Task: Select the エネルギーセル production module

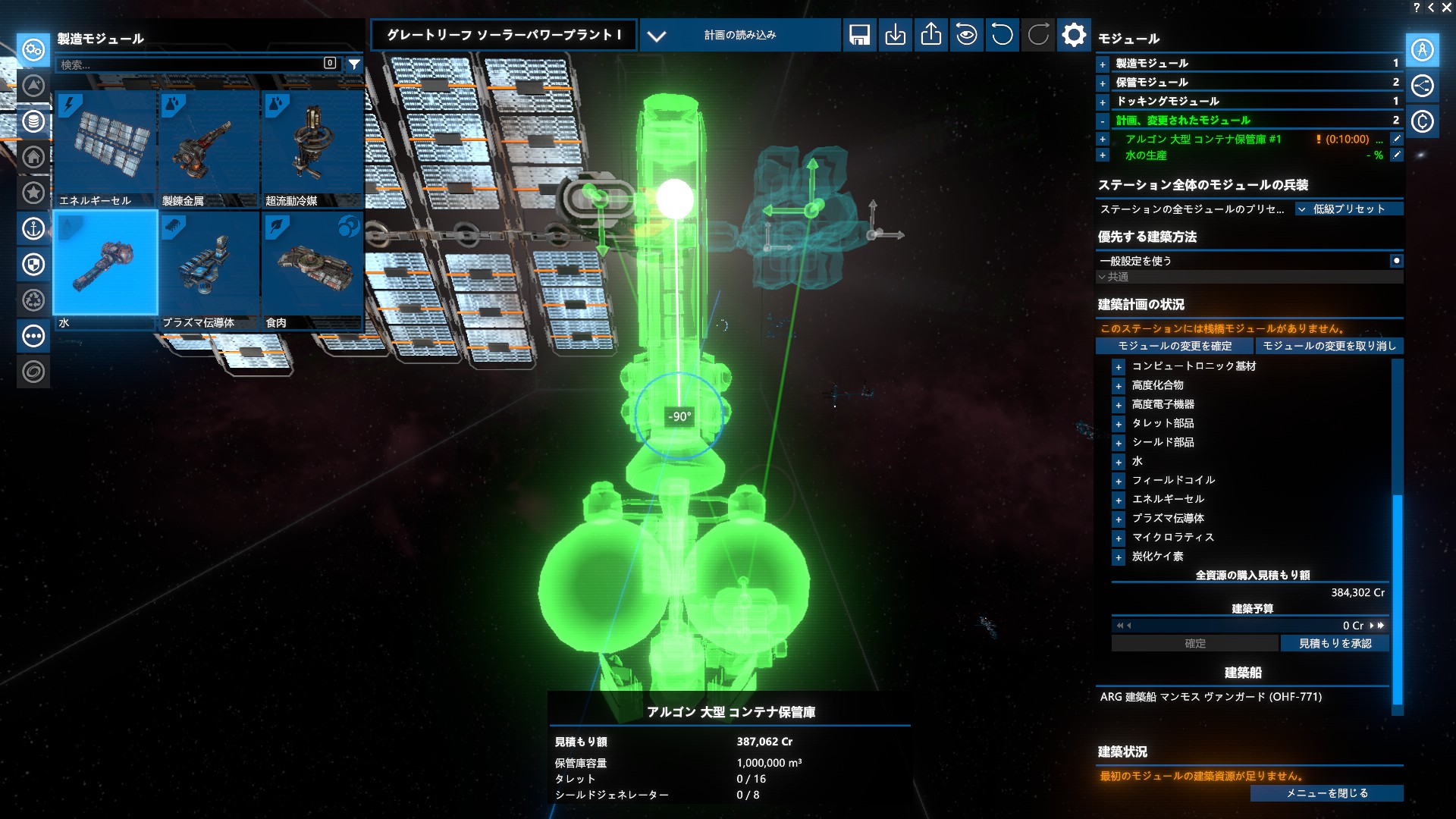Action: click(x=105, y=149)
